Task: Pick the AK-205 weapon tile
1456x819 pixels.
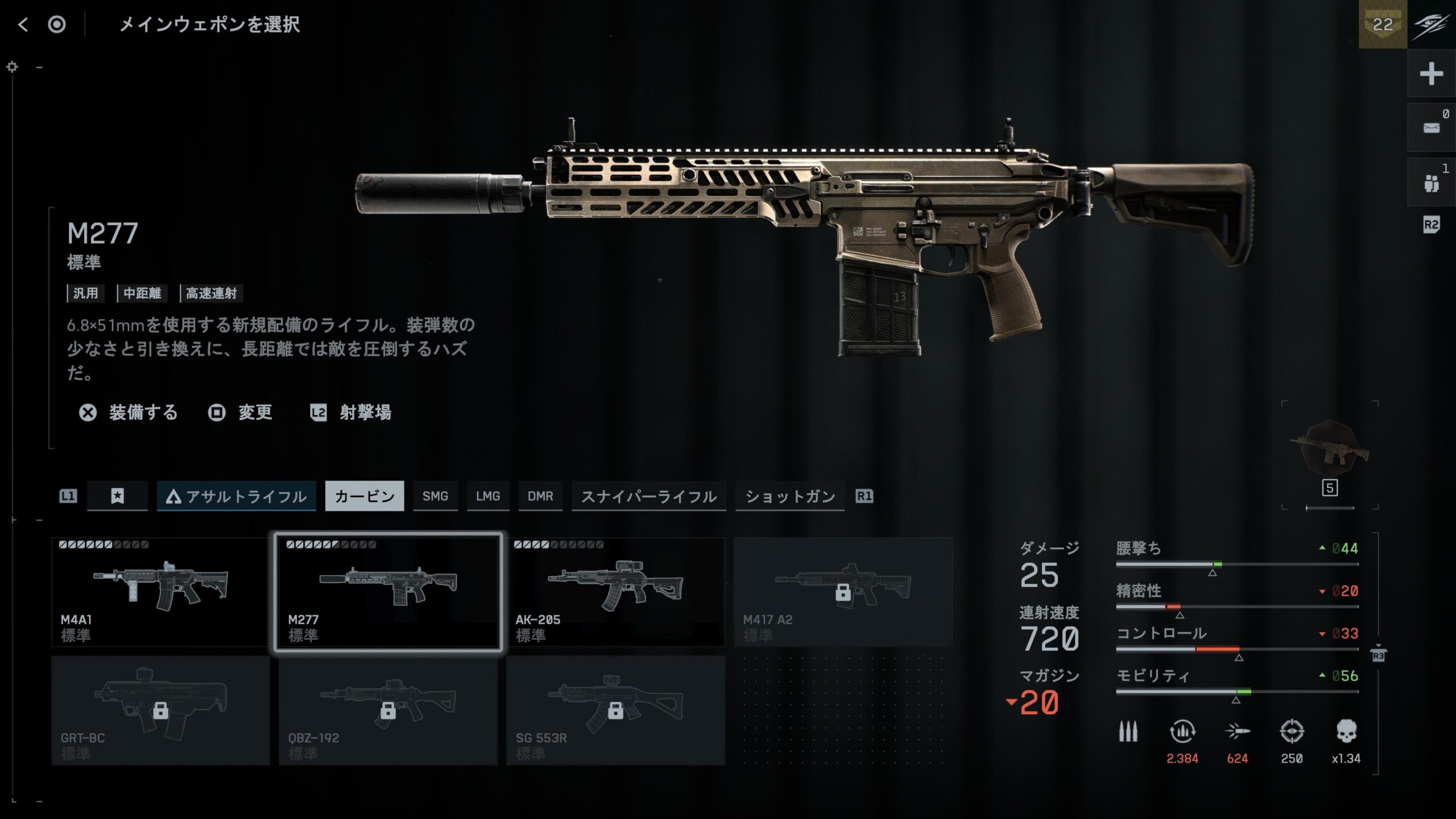Action: 615,592
